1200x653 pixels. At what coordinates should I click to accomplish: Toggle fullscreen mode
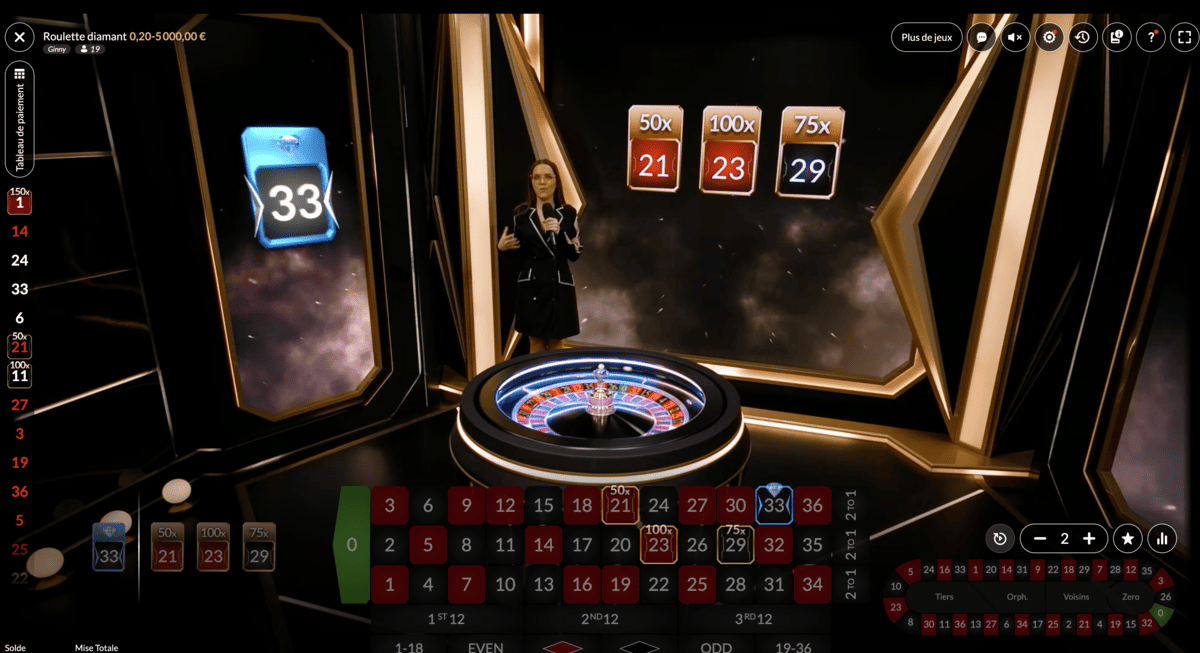coord(1185,38)
